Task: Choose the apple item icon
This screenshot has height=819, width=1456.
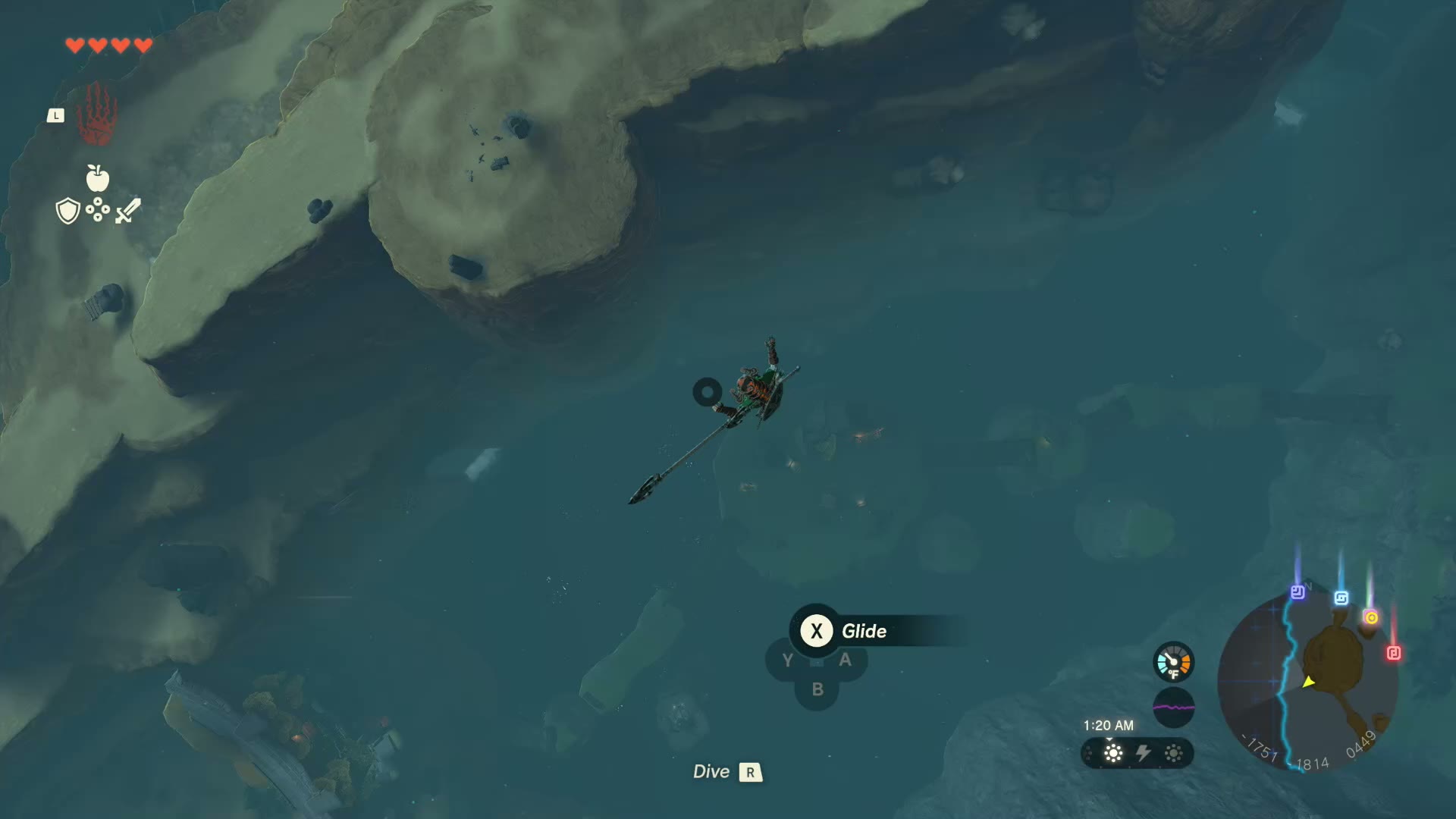Action: click(98, 179)
